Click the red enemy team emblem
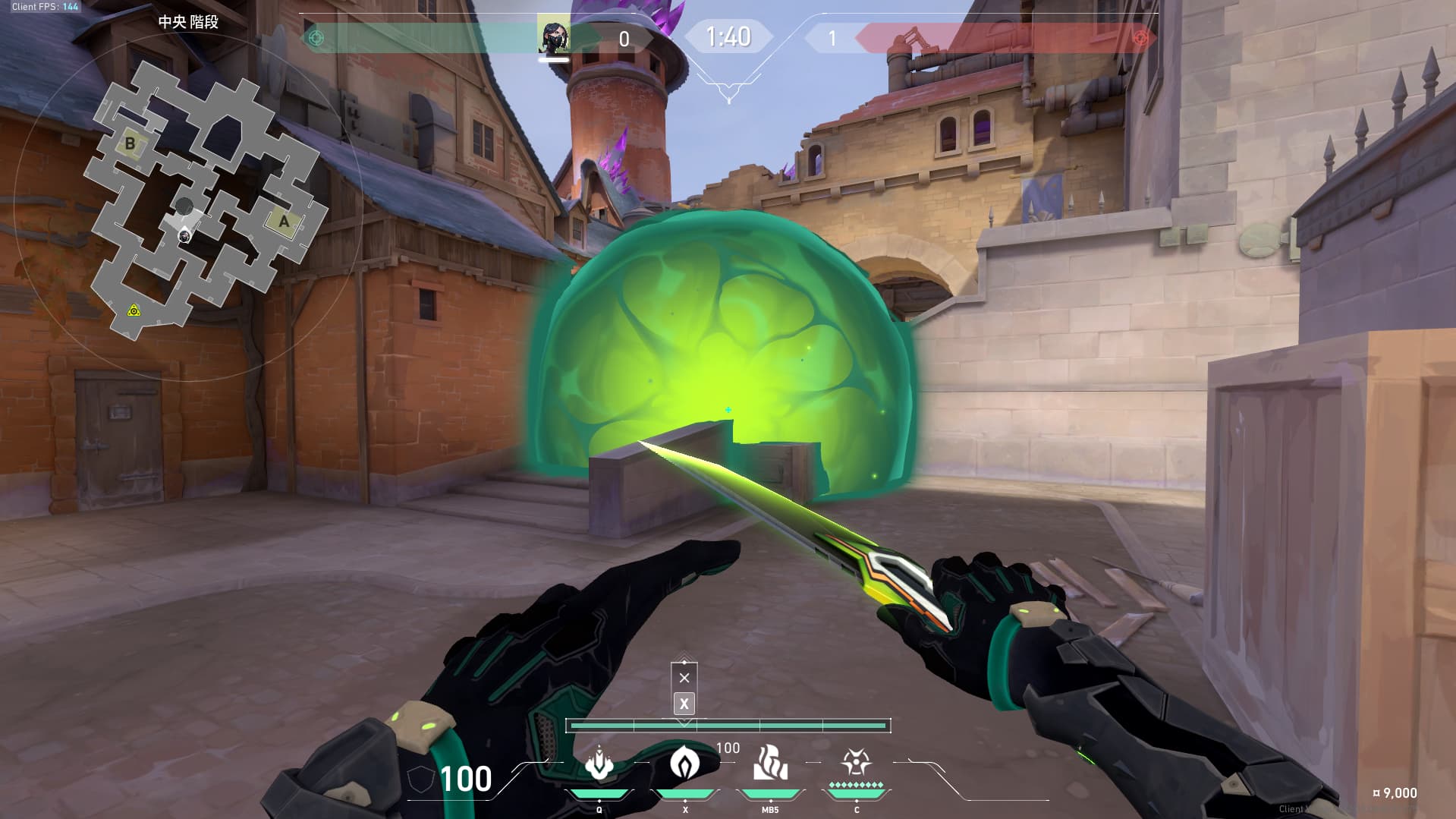The width and height of the screenshot is (1456, 819). coord(1139,38)
